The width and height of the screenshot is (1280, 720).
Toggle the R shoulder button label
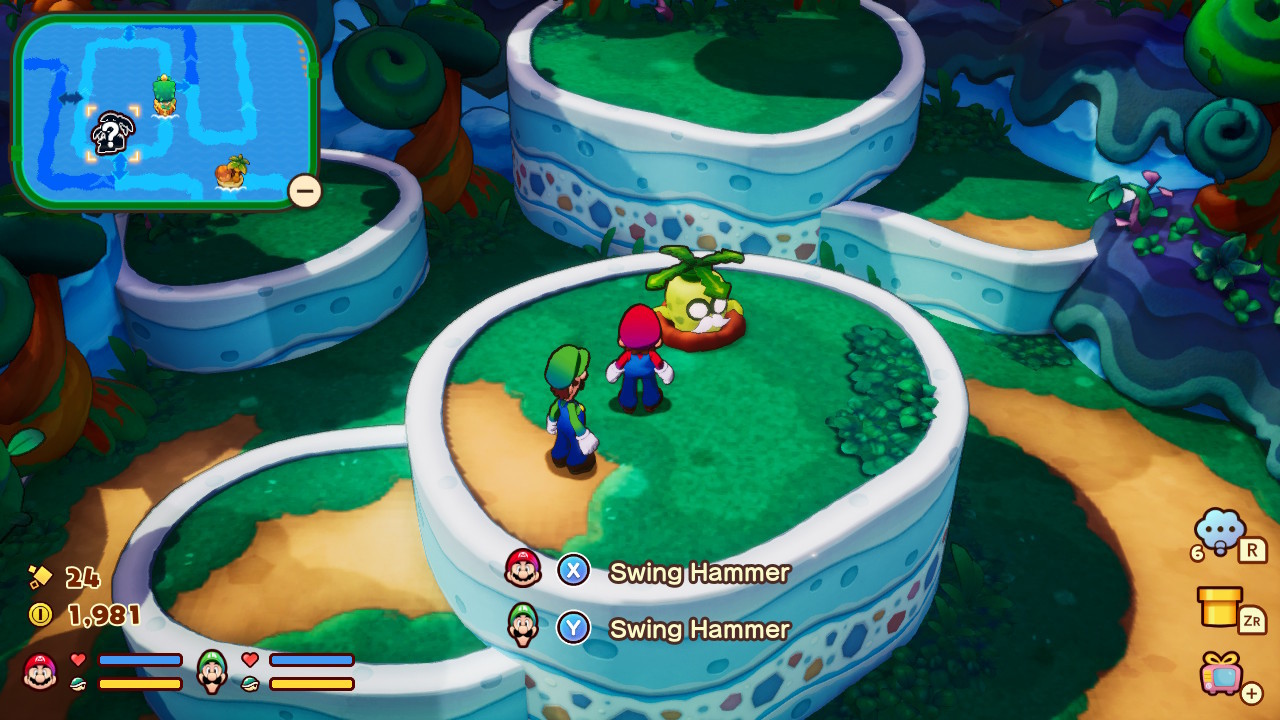1251,549
